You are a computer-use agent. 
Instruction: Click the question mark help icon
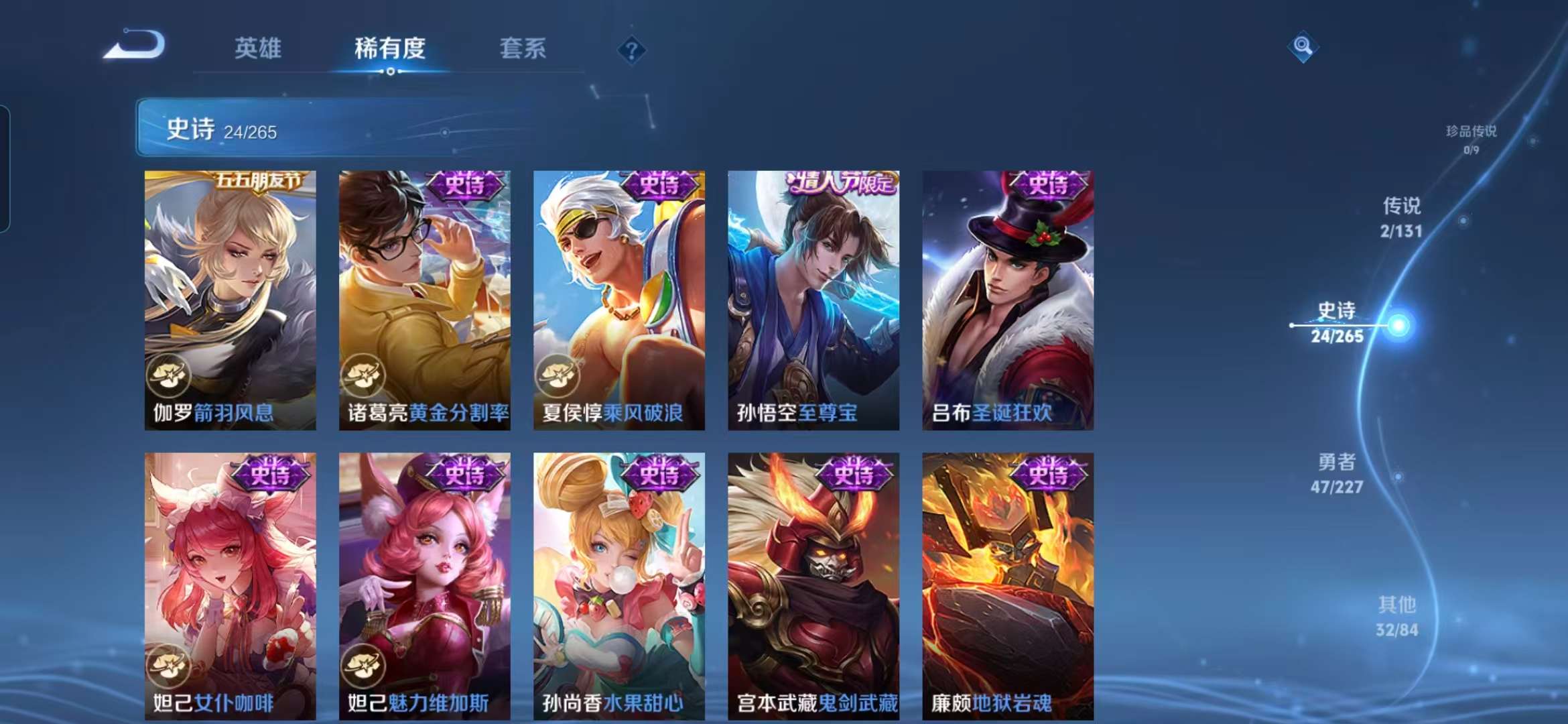coord(631,50)
